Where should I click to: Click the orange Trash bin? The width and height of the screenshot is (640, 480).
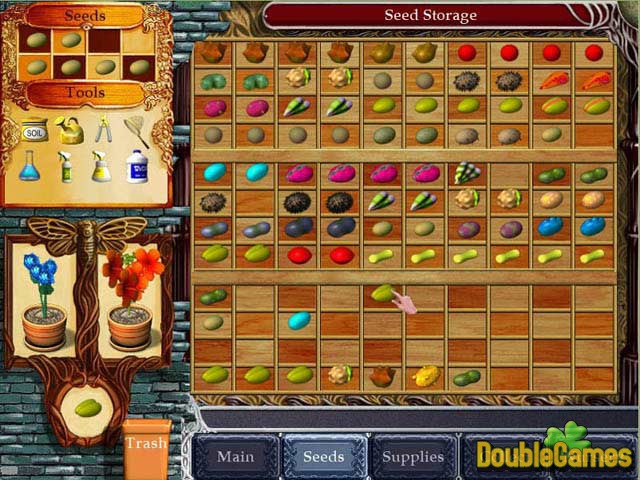pos(146,448)
